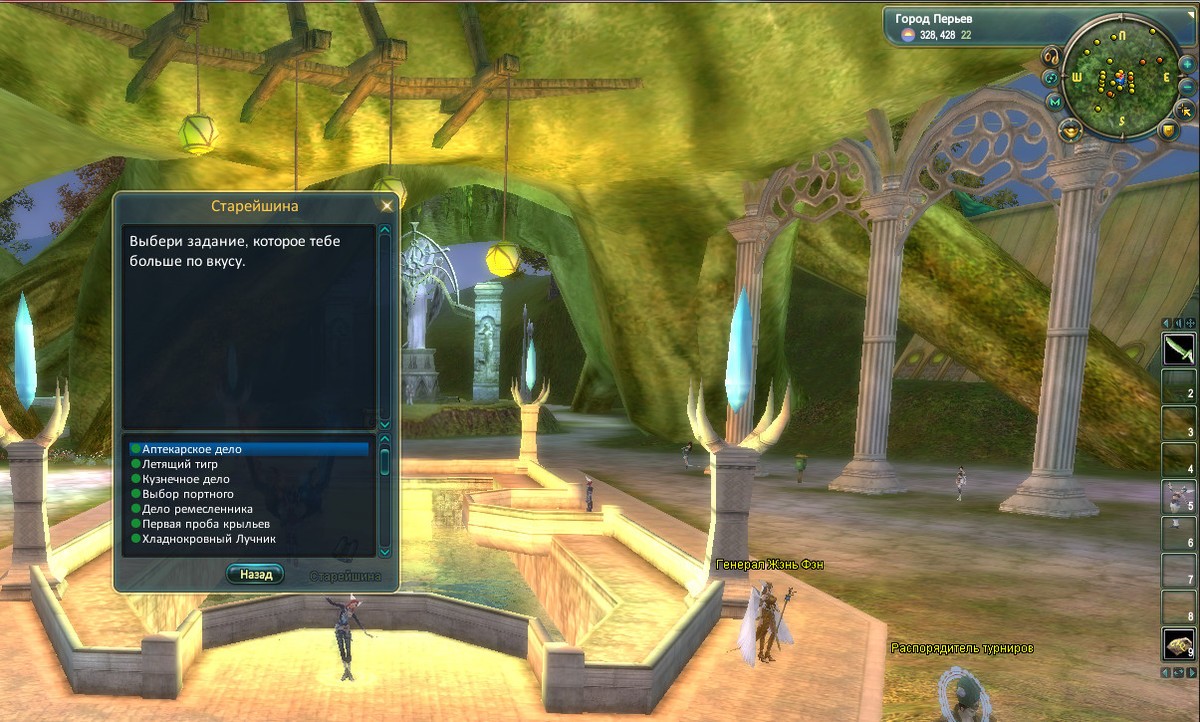Click the gold ingot shop icon
1200x722 pixels.
click(x=1070, y=129)
